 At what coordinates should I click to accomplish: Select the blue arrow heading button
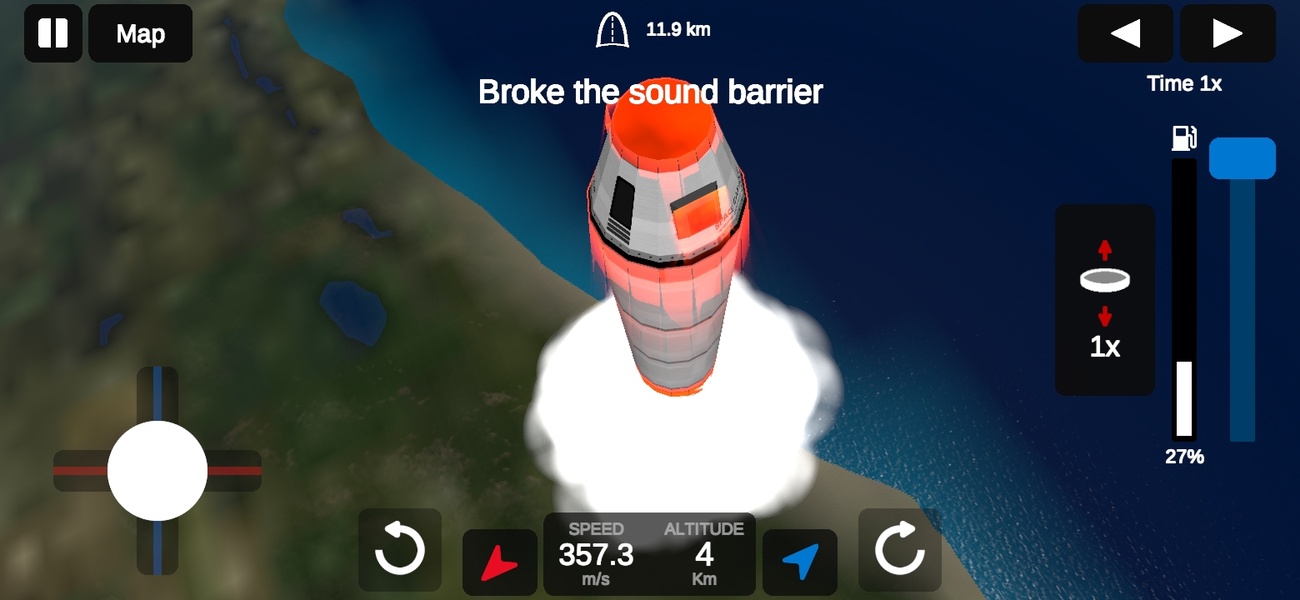[x=800, y=562]
